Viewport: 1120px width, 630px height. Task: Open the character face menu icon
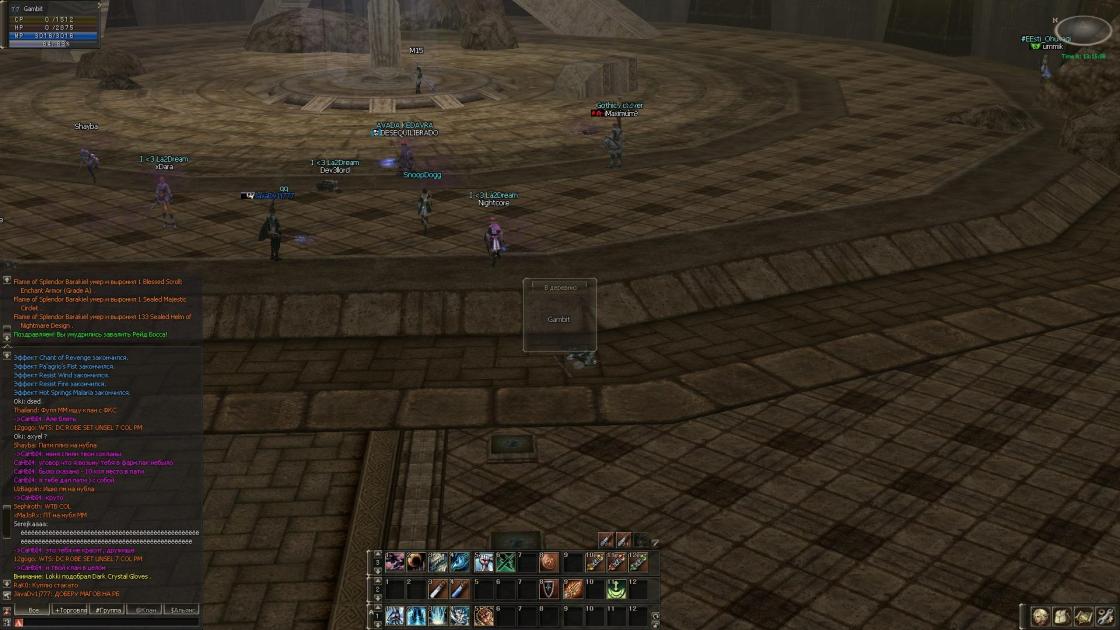coord(1040,617)
